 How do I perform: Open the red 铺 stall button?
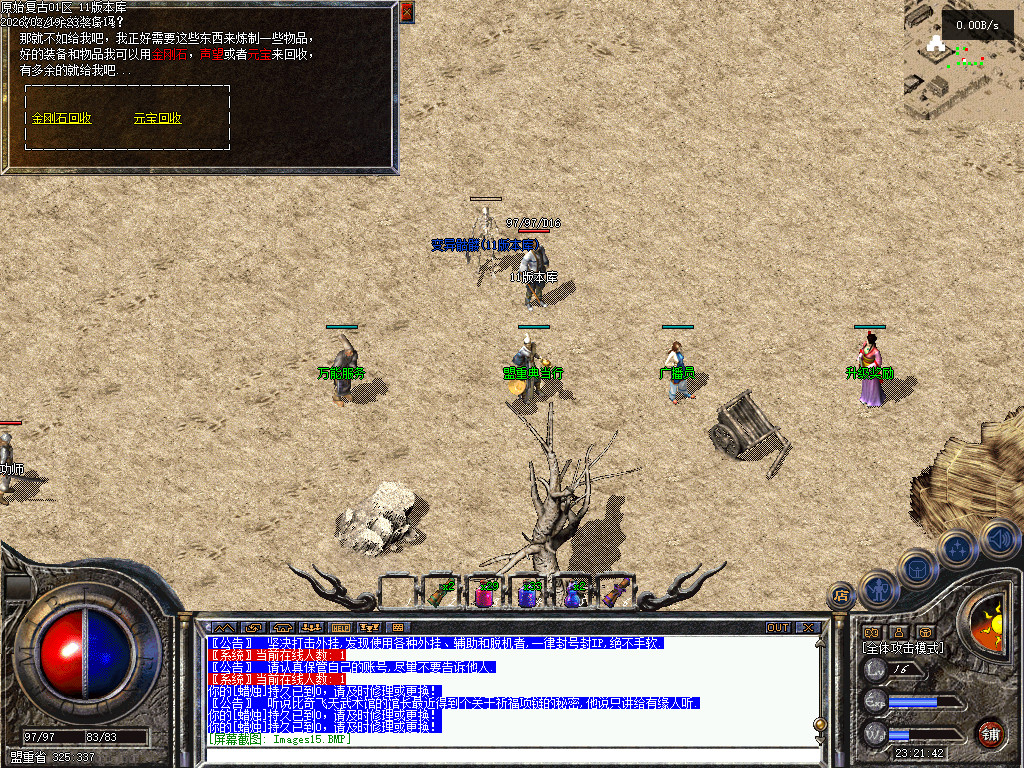(990, 733)
